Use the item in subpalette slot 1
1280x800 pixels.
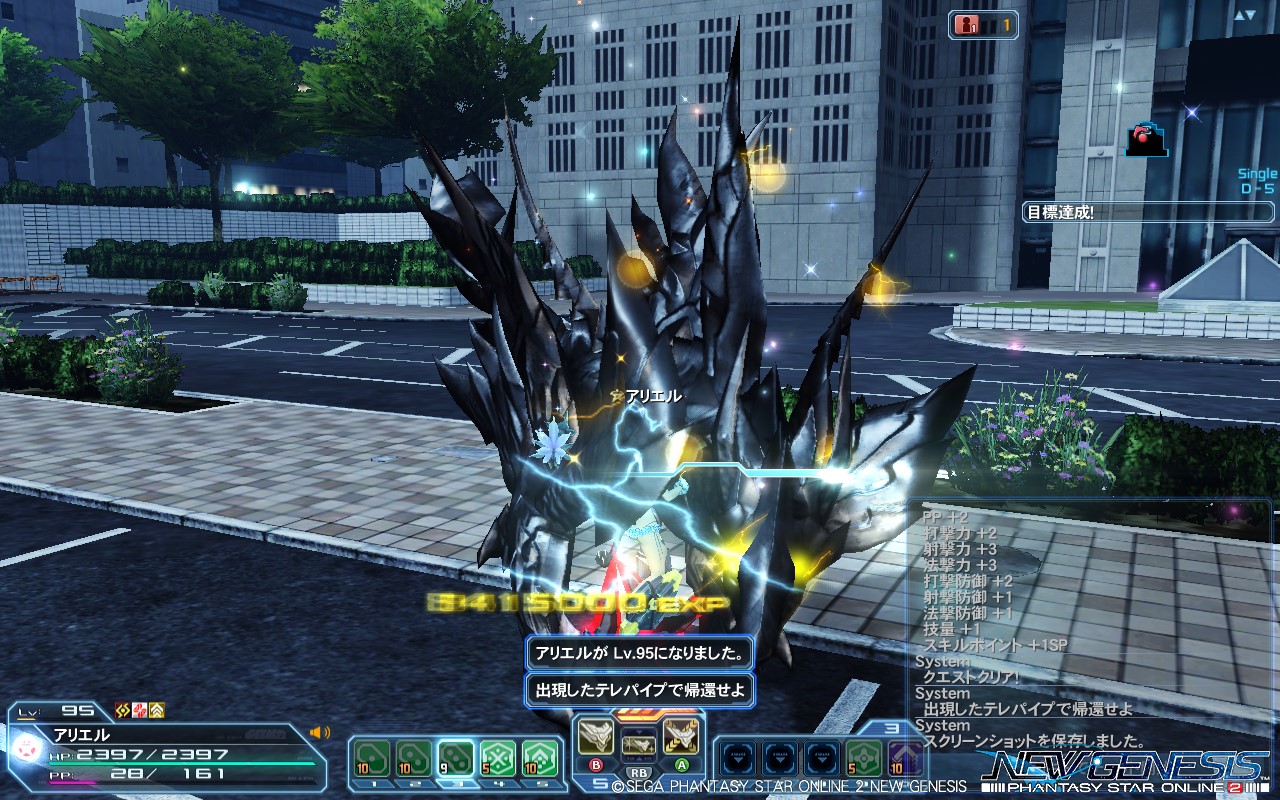pyautogui.click(x=371, y=757)
